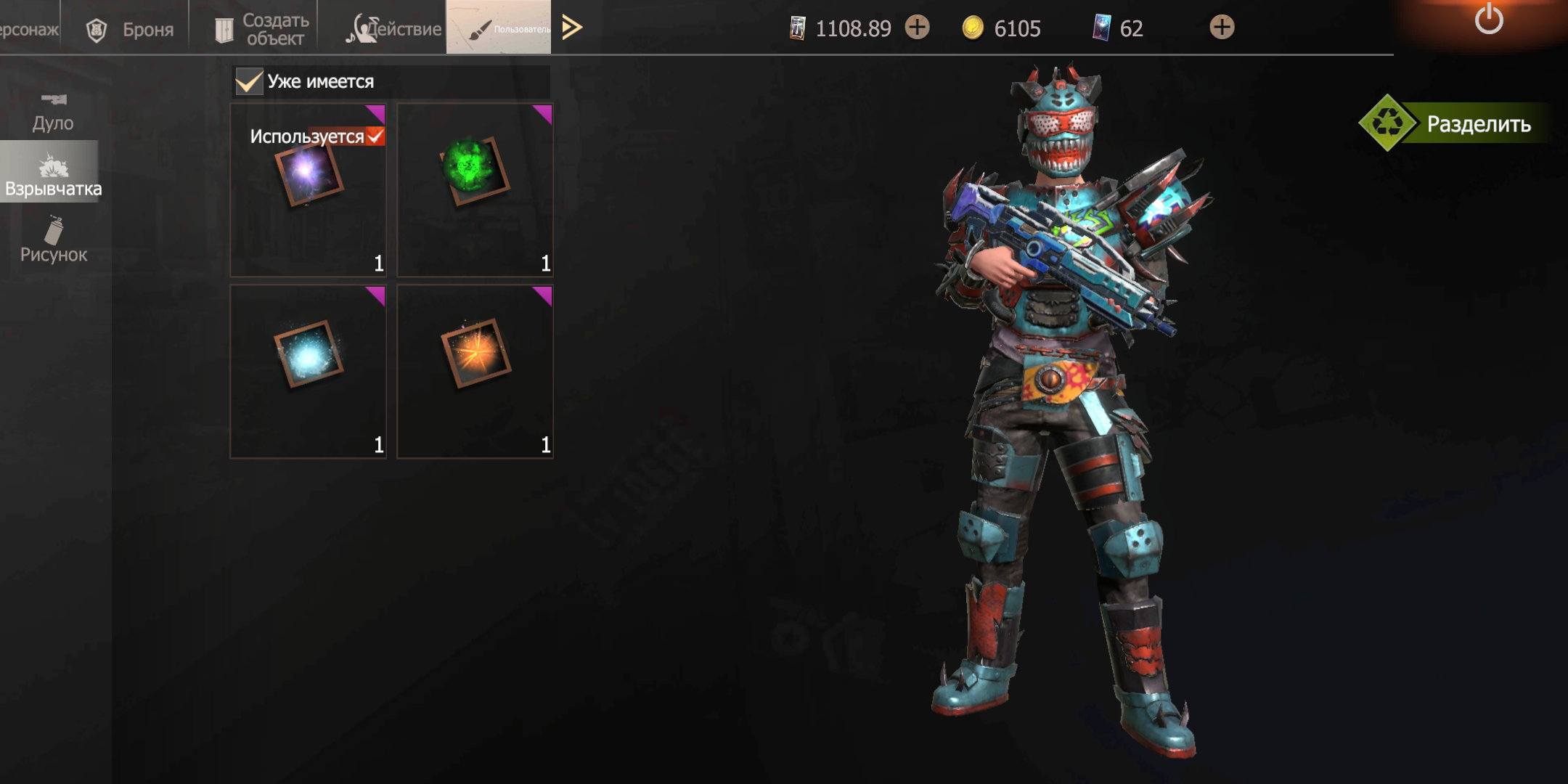
Task: Click the highlighted Пользователь brush tab
Action: point(499,28)
